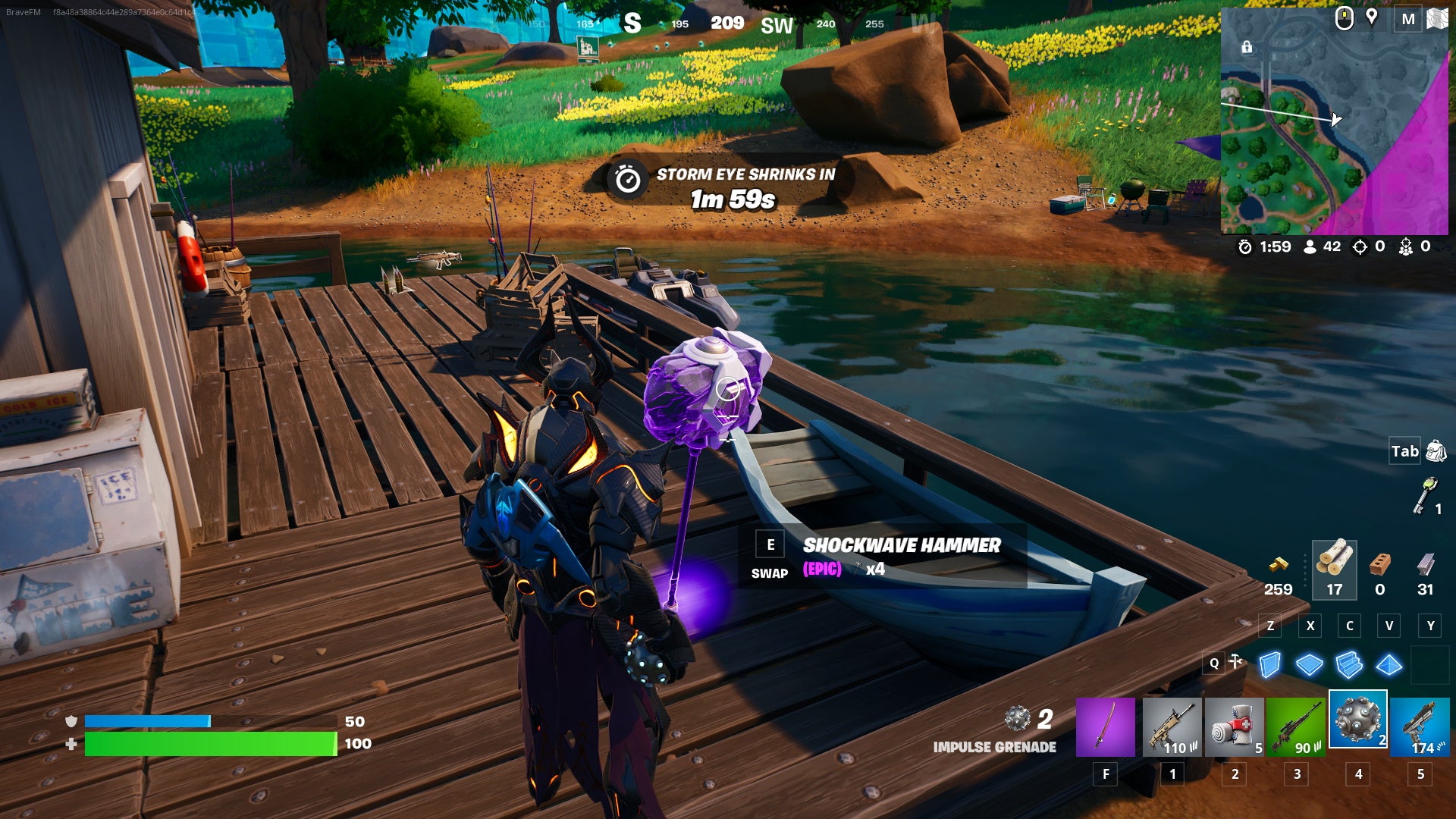Select the purple katana pickaxe slot
This screenshot has width=1456, height=819.
click(x=1105, y=727)
